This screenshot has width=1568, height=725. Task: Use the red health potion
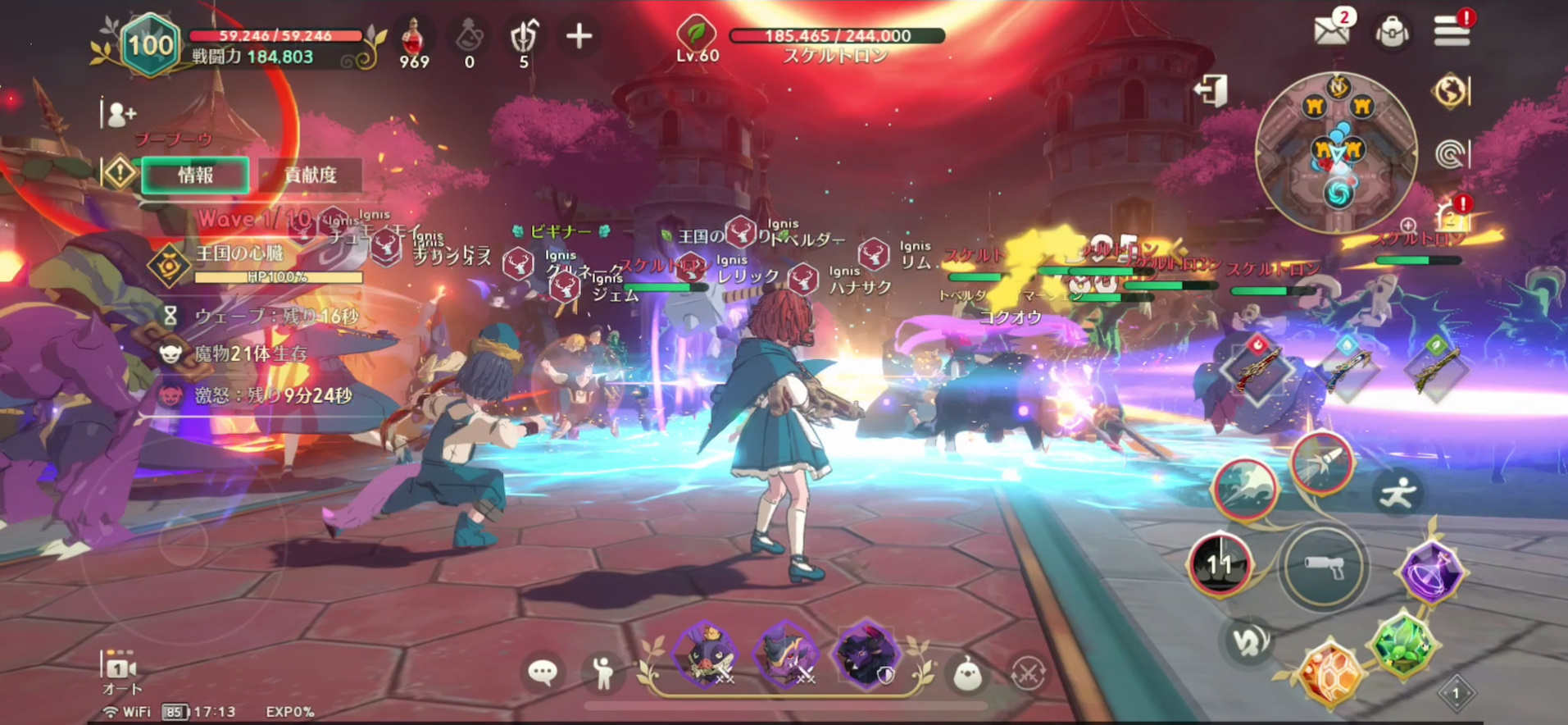[x=414, y=37]
